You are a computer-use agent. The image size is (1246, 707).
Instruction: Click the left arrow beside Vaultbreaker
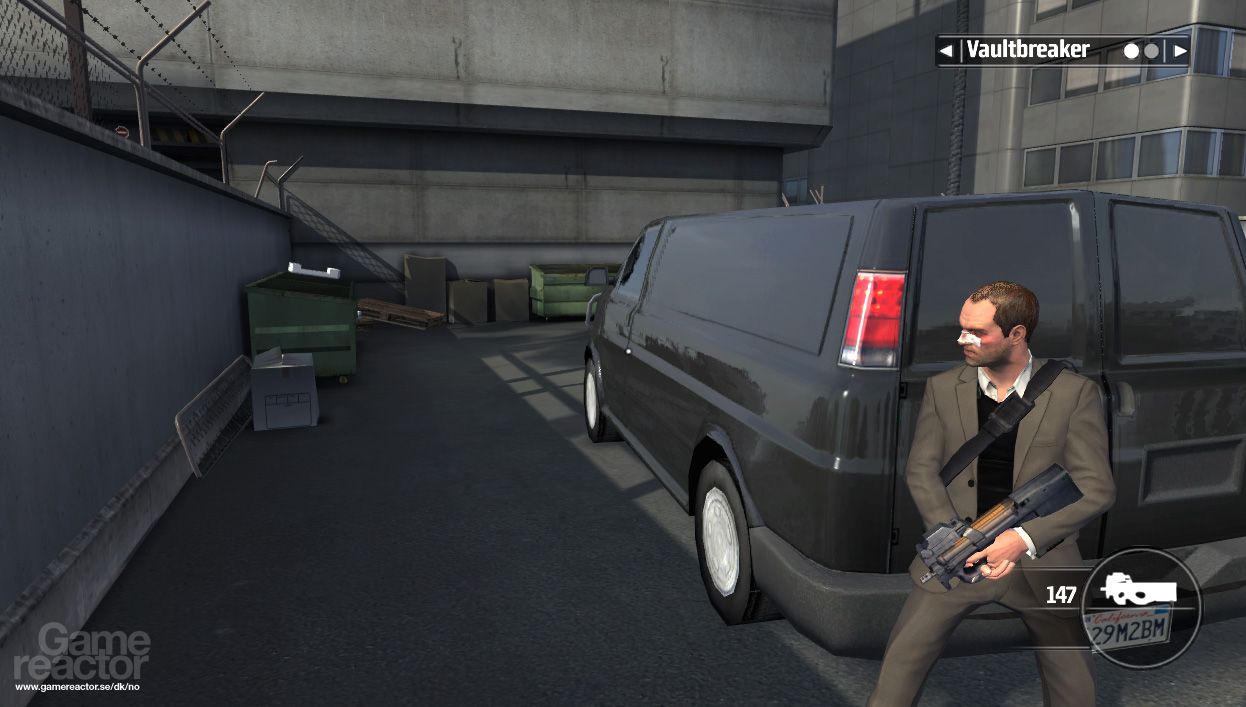pos(946,50)
